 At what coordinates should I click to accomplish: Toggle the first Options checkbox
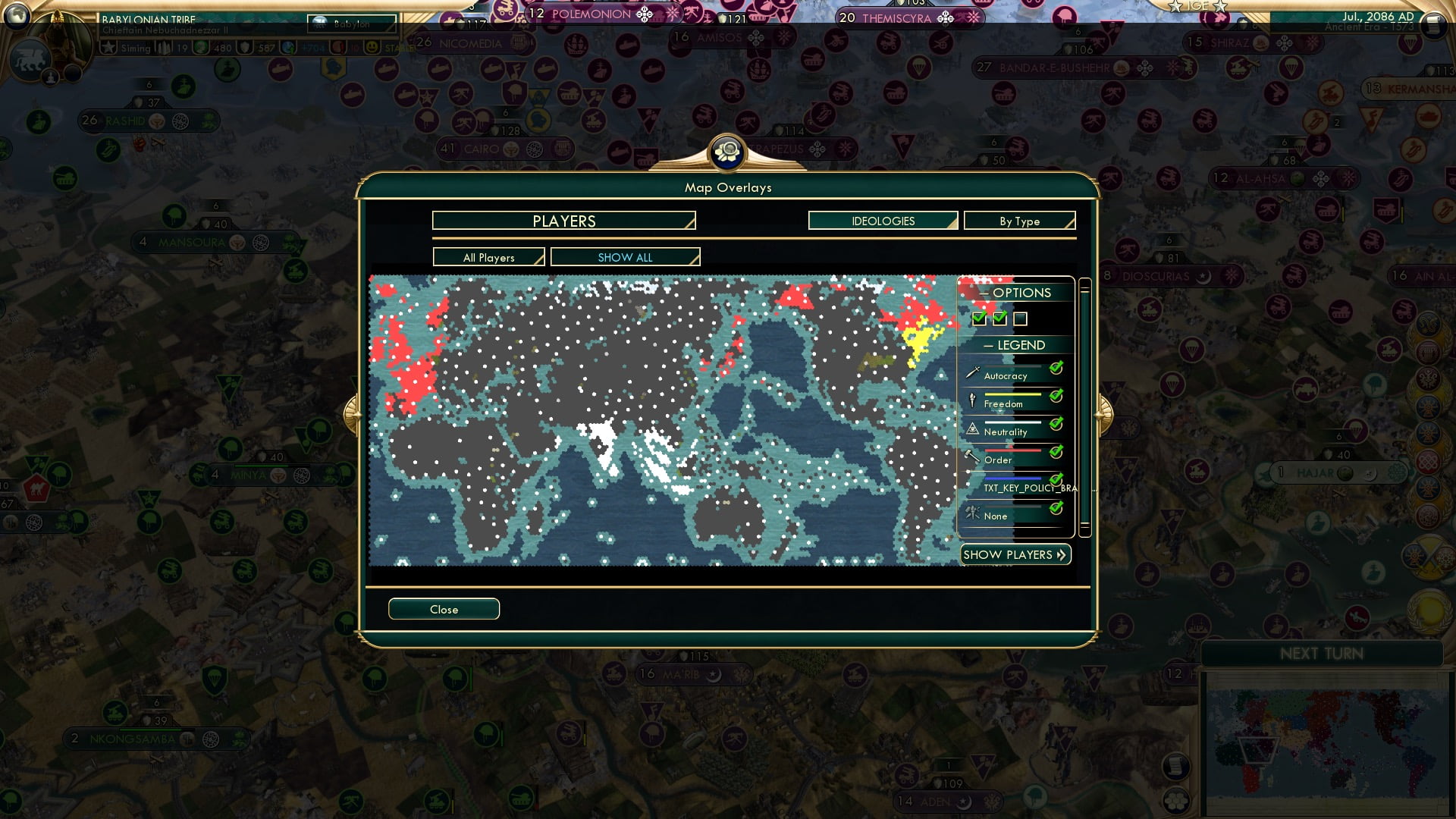978,318
